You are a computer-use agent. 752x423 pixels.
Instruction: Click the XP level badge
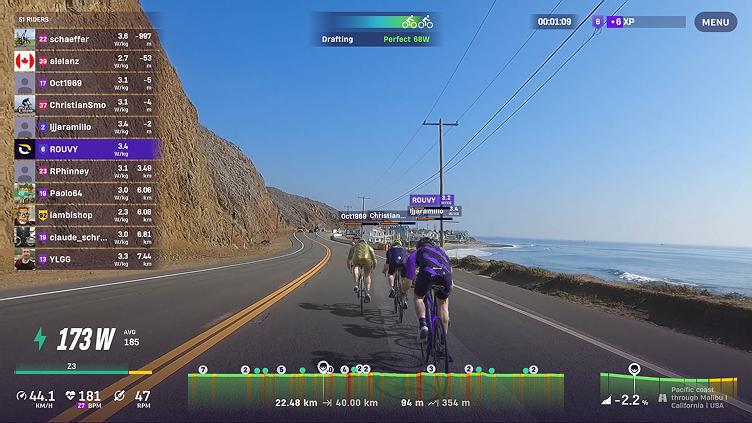pyautogui.click(x=598, y=21)
